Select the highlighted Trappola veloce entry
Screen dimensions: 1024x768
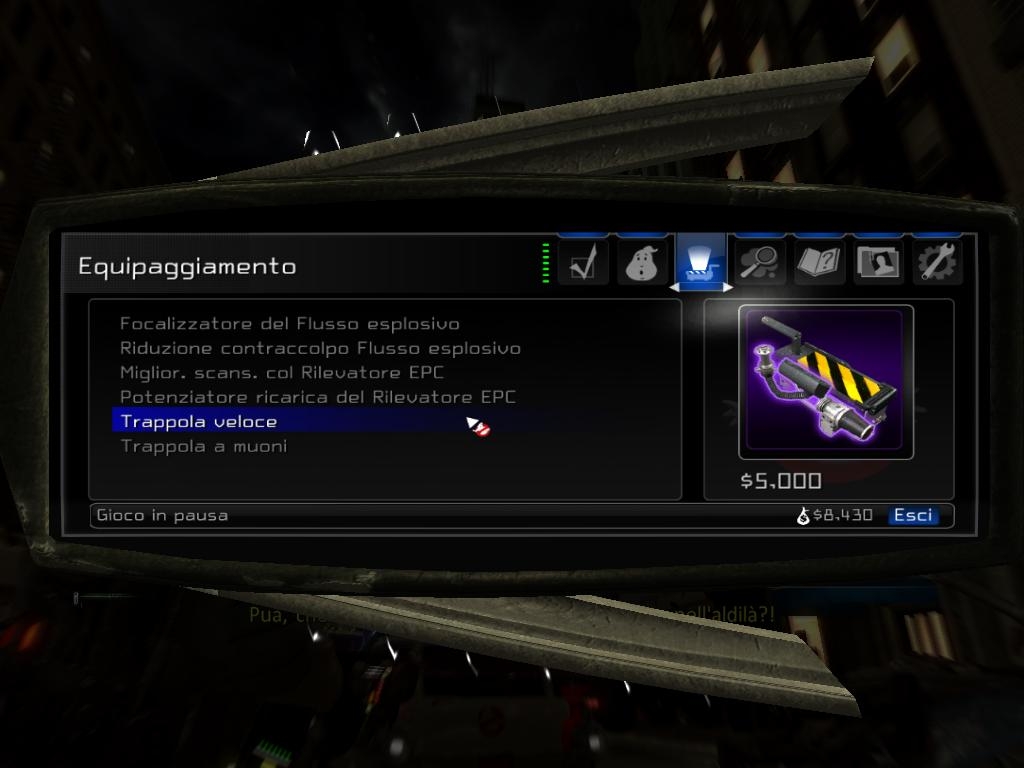point(199,421)
